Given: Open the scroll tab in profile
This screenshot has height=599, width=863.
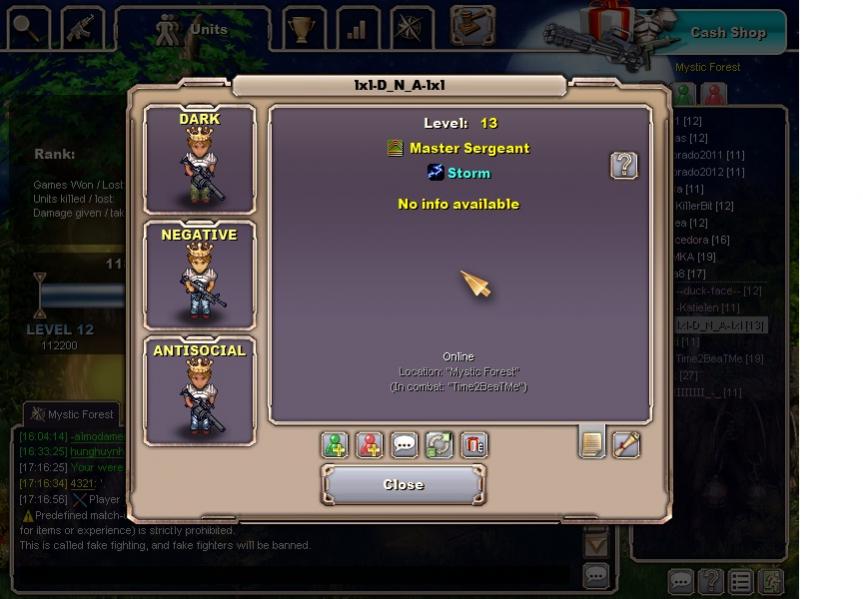Looking at the screenshot, I should tap(626, 443).
